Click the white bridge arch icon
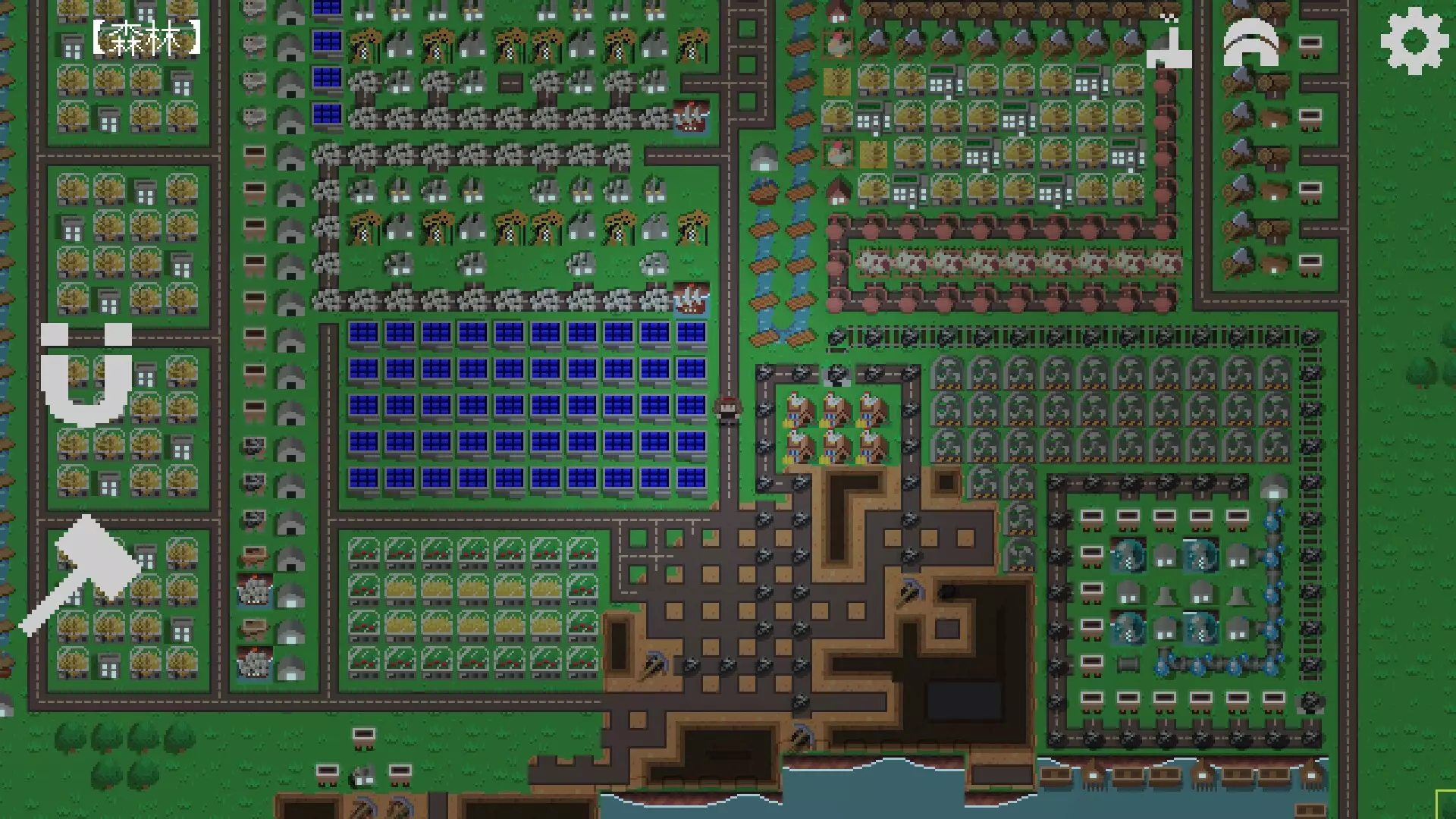This screenshot has height=819, width=1456. (x=1251, y=42)
